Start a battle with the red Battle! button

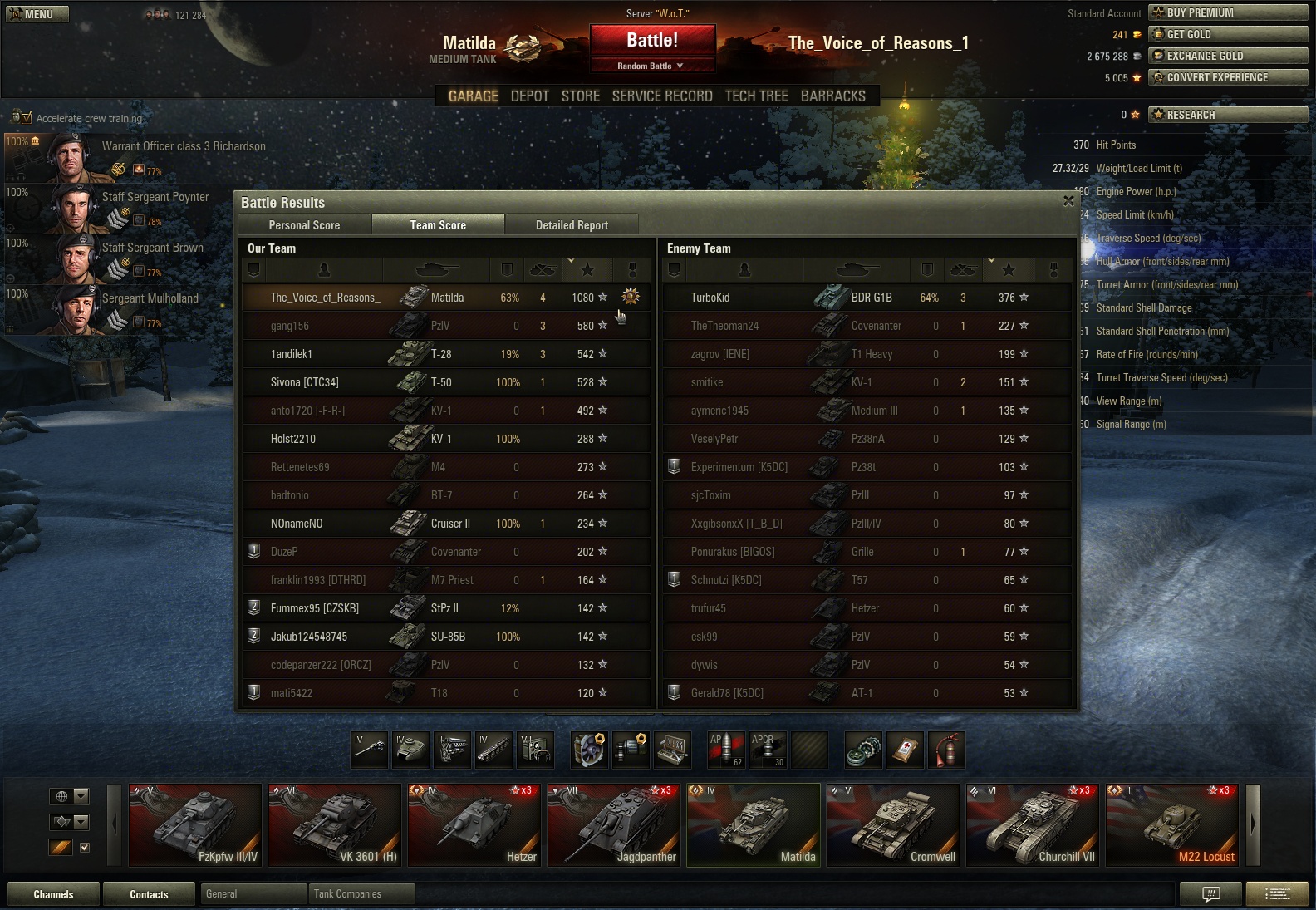pos(652,40)
